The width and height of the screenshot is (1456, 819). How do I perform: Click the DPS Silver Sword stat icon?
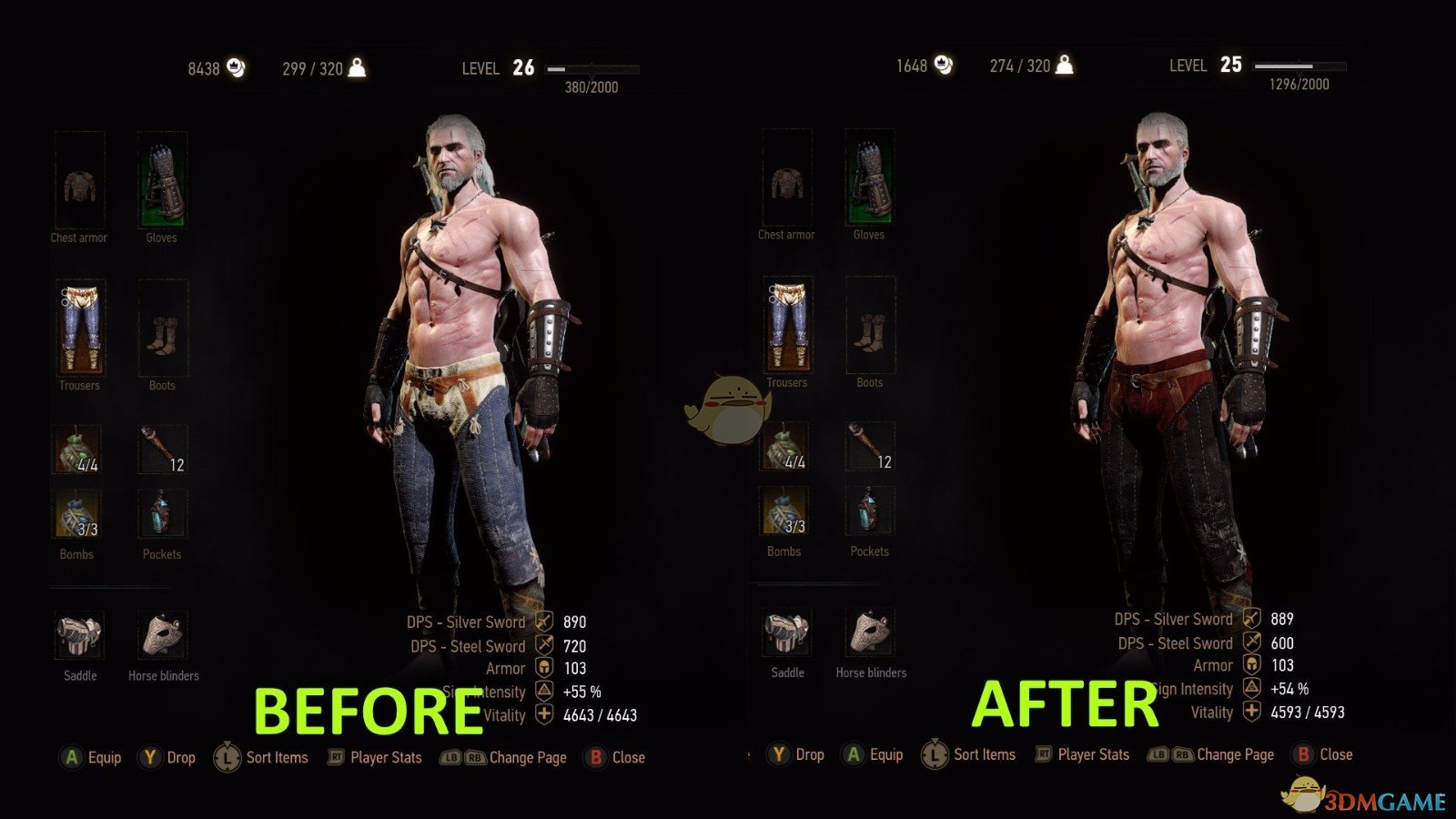[544, 622]
